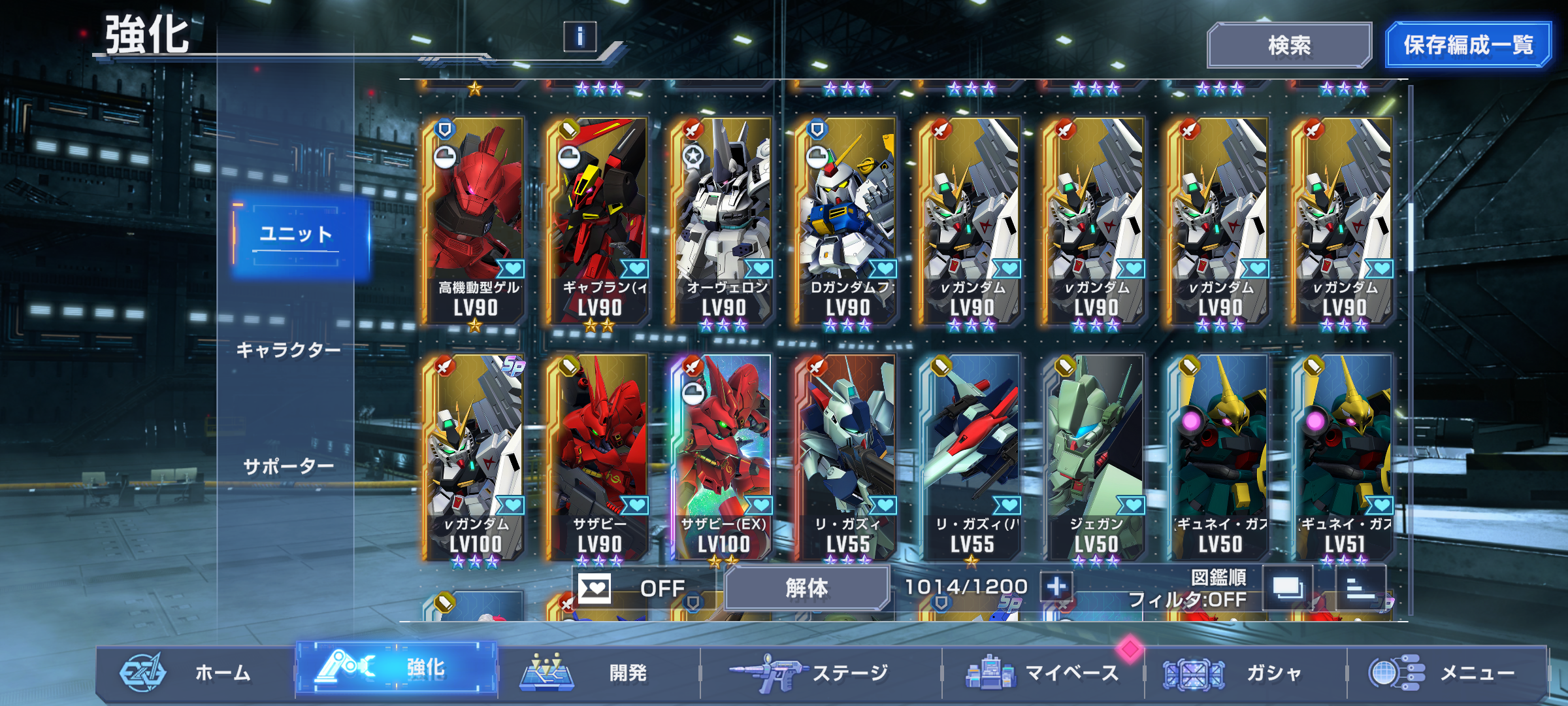Select the 高機動型ゲルググ LV90 unit card
Viewport: 1568px width, 706px height.
pyautogui.click(x=475, y=221)
